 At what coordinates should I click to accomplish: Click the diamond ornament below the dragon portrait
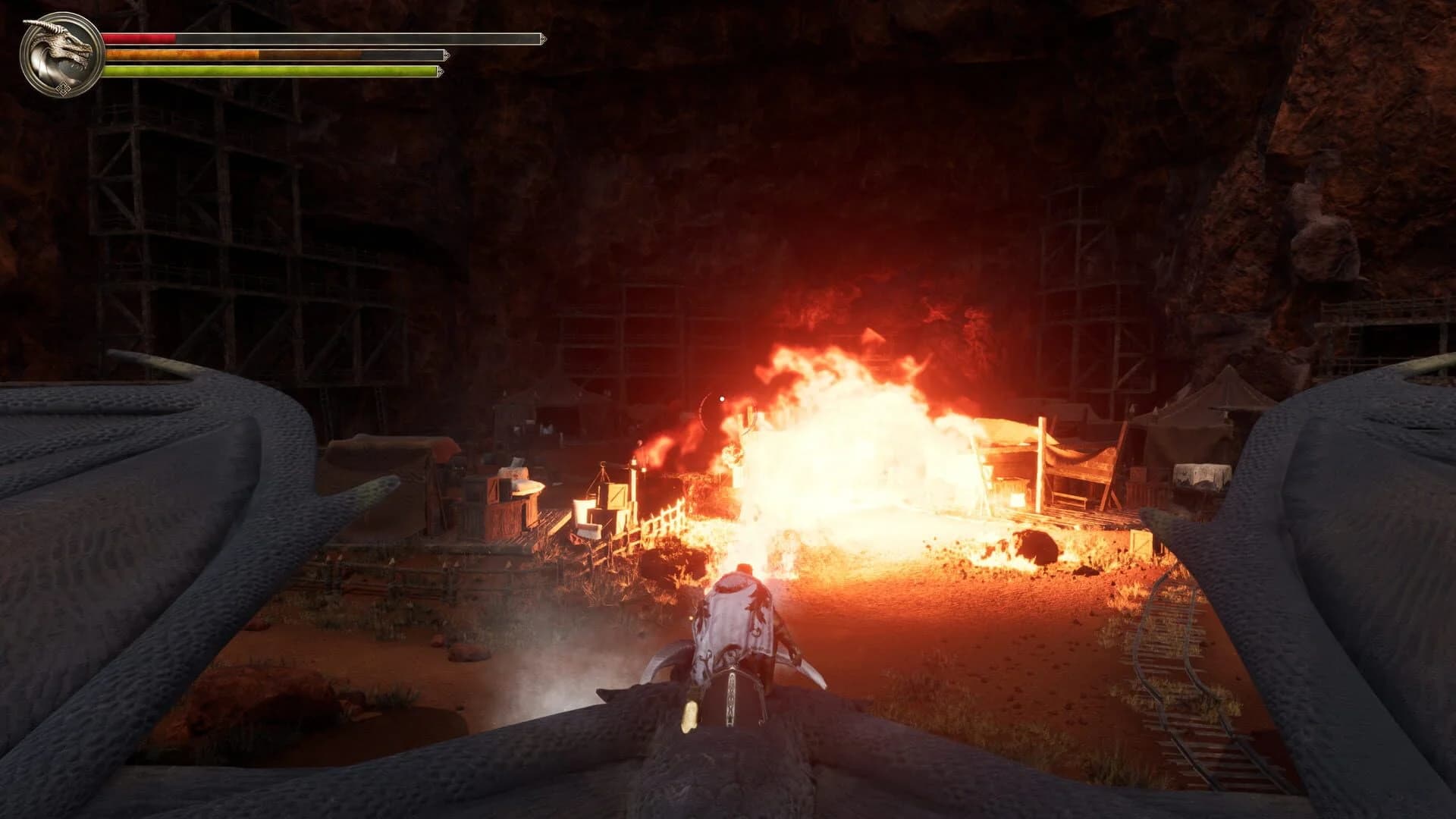(x=65, y=89)
